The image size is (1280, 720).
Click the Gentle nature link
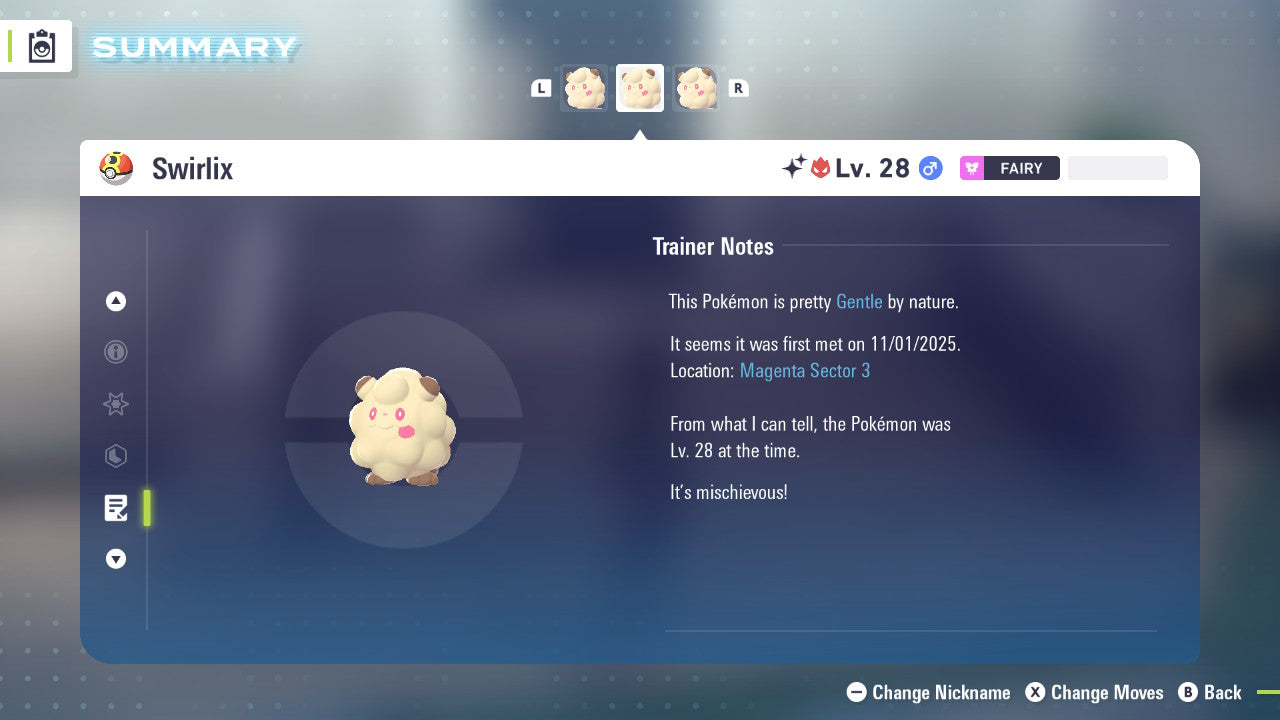pyautogui.click(x=859, y=301)
